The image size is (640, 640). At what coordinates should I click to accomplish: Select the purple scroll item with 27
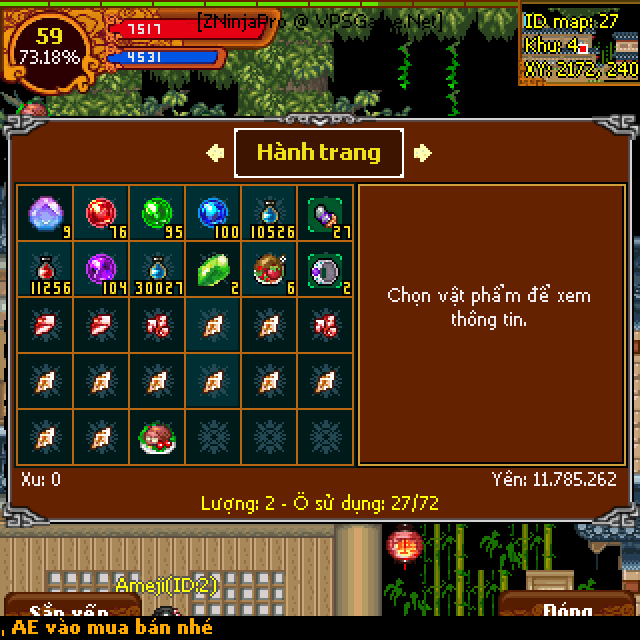click(x=325, y=214)
